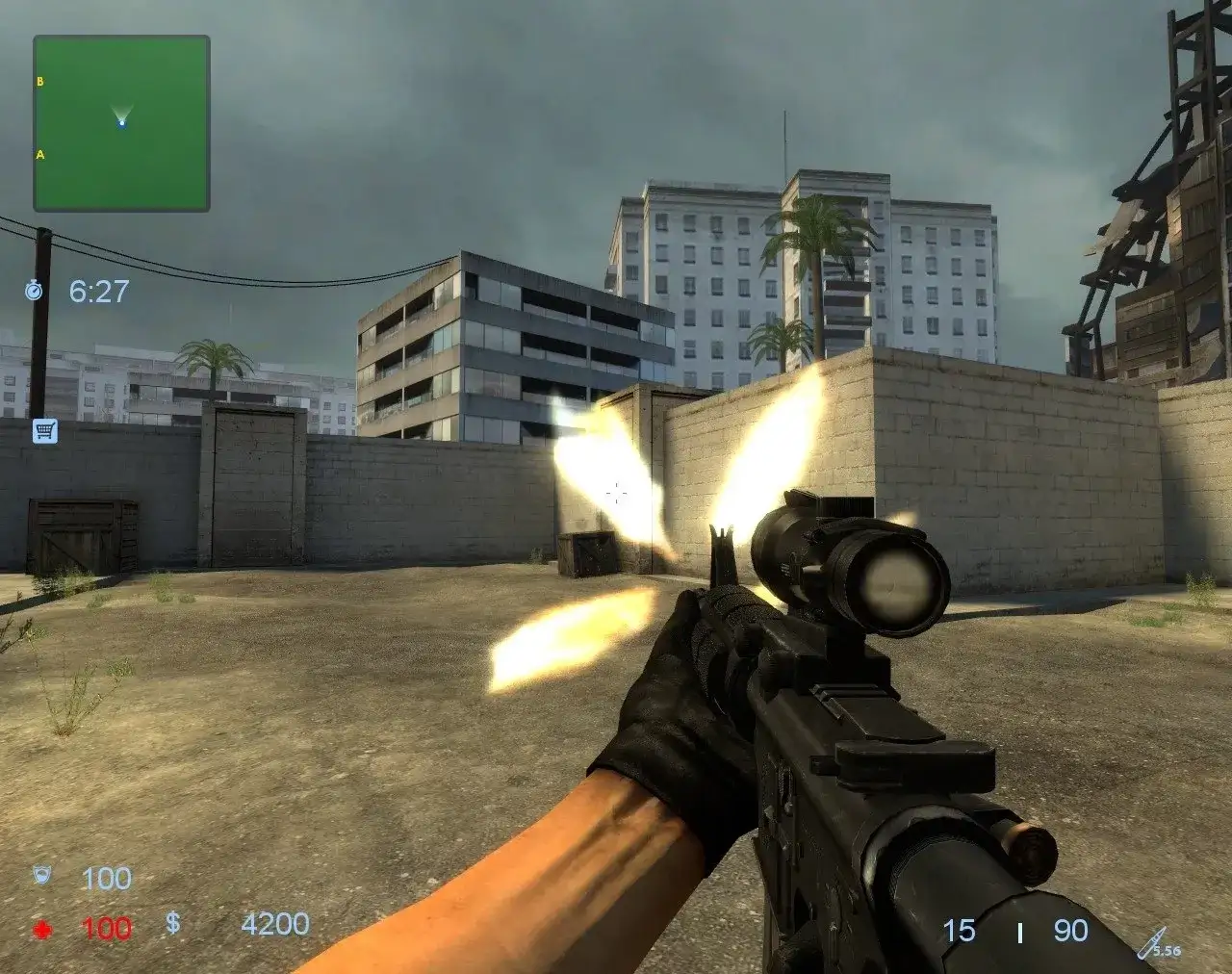Click the stopwatch timer icon
Image resolution: width=1232 pixels, height=974 pixels.
(36, 291)
